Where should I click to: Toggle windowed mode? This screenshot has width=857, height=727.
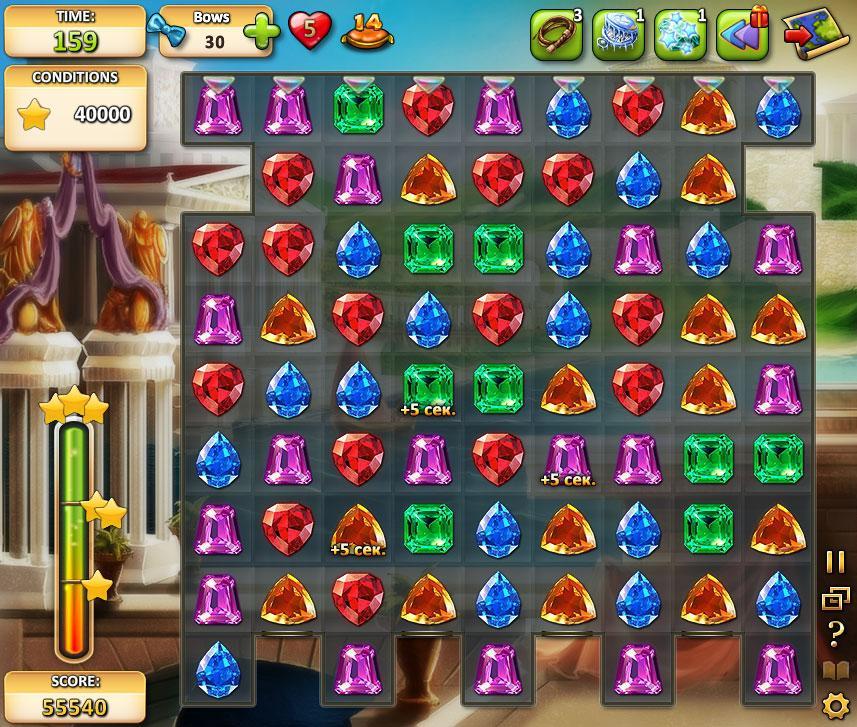point(835,598)
